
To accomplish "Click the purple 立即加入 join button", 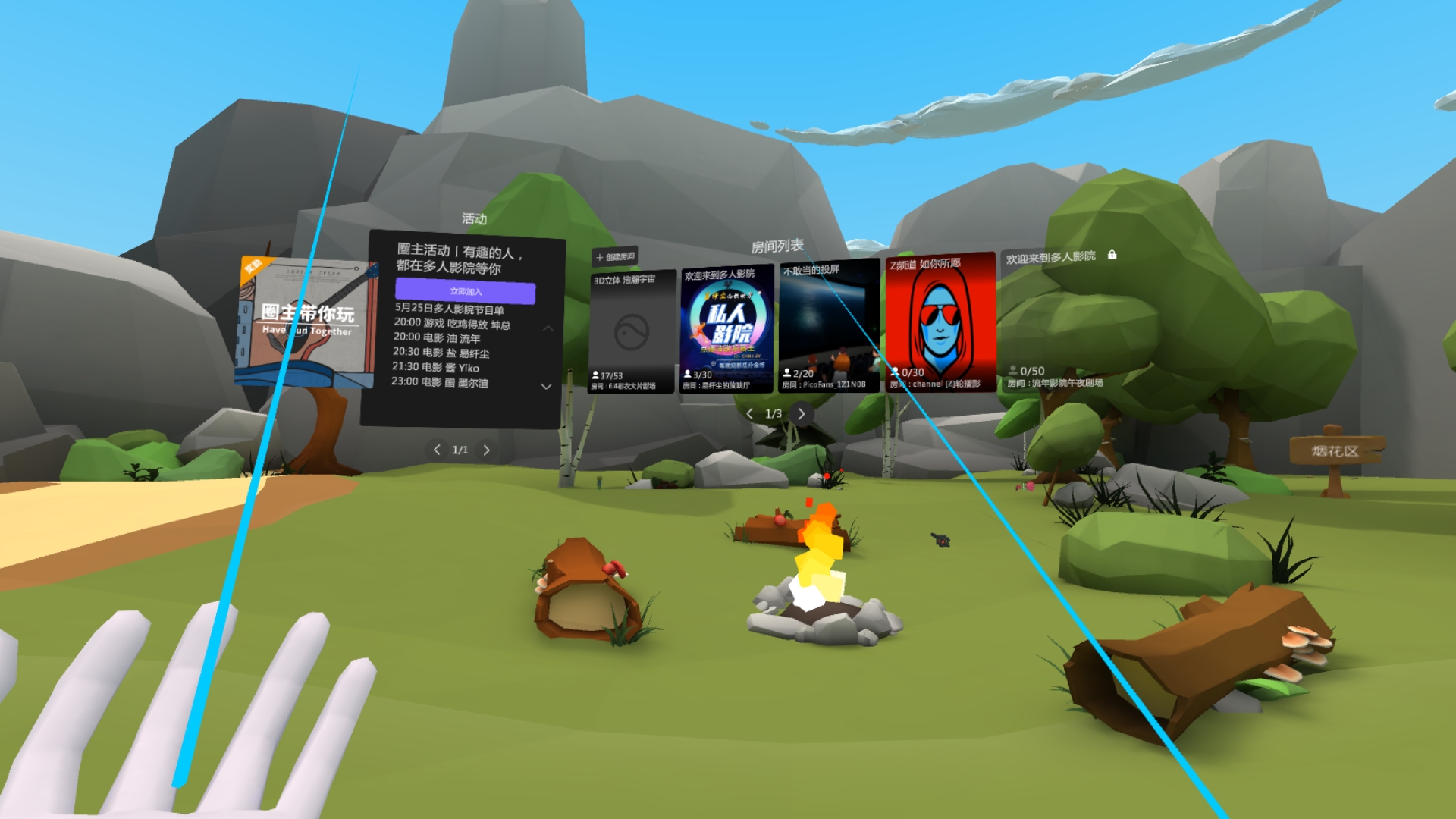I will (x=465, y=291).
